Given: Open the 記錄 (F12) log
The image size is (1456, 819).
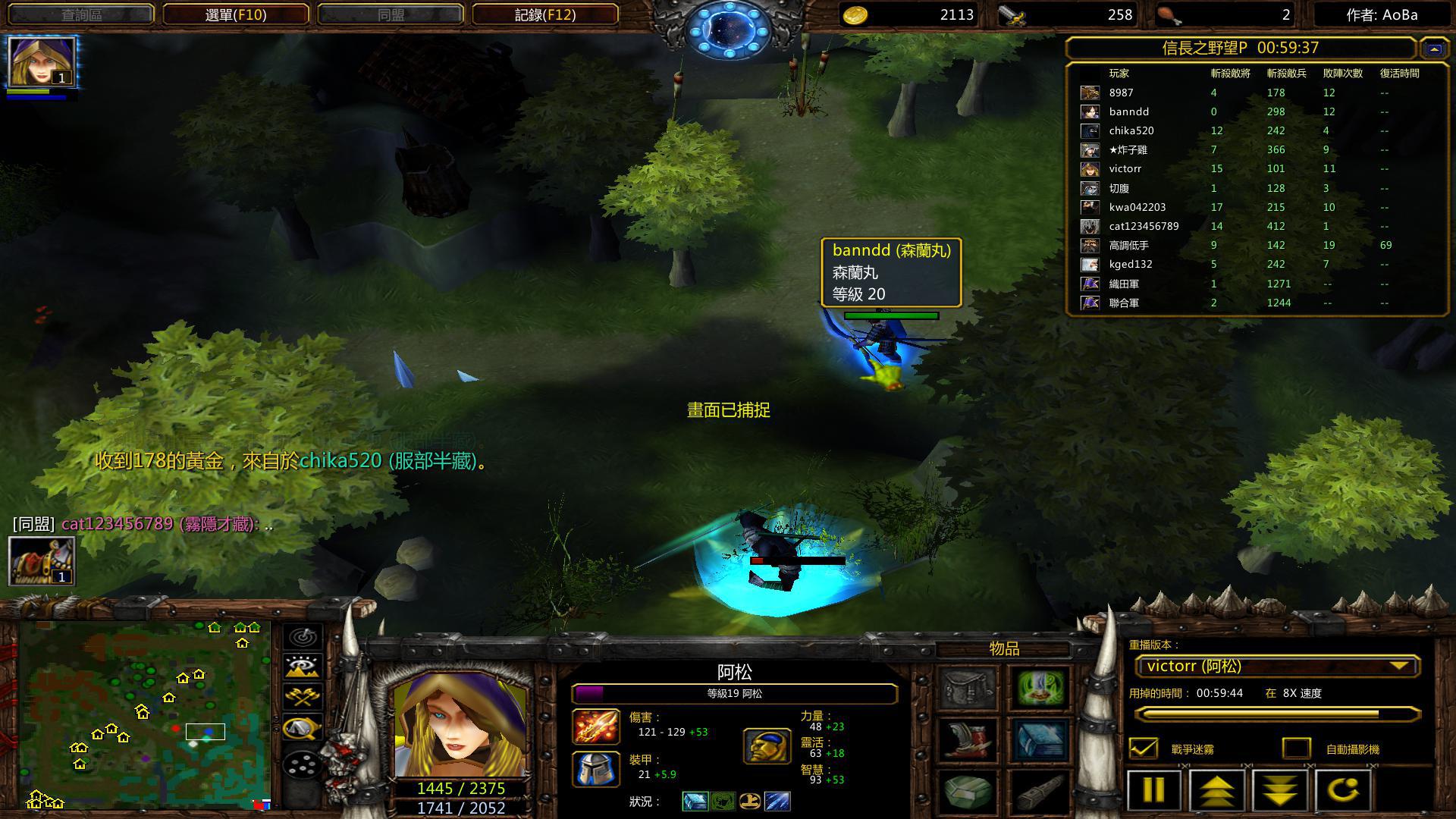Looking at the screenshot, I should [x=544, y=14].
